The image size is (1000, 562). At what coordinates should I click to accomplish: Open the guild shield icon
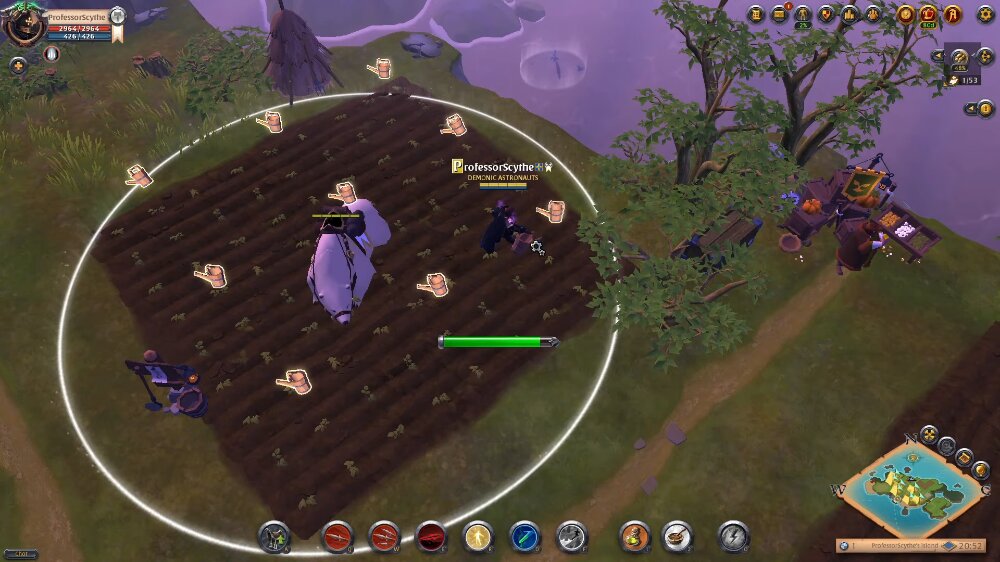[x=826, y=14]
